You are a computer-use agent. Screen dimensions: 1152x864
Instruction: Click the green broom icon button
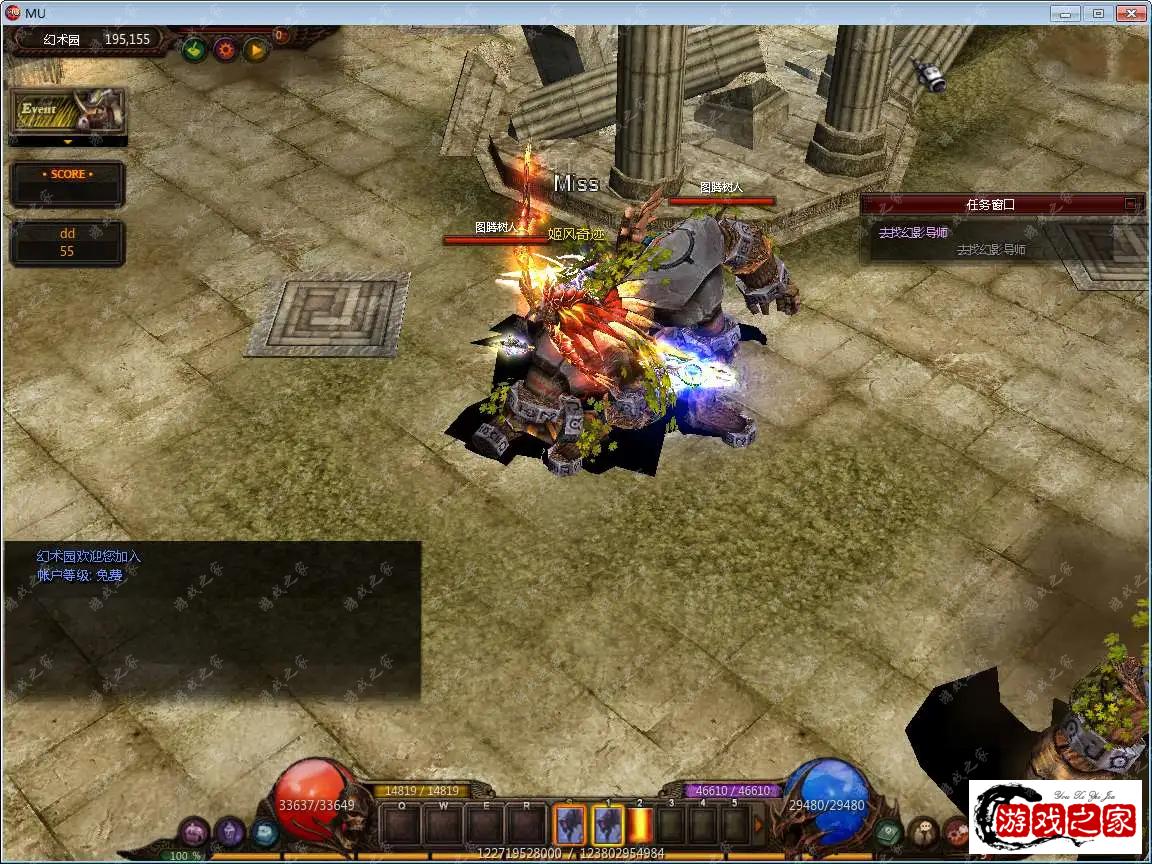coord(194,48)
